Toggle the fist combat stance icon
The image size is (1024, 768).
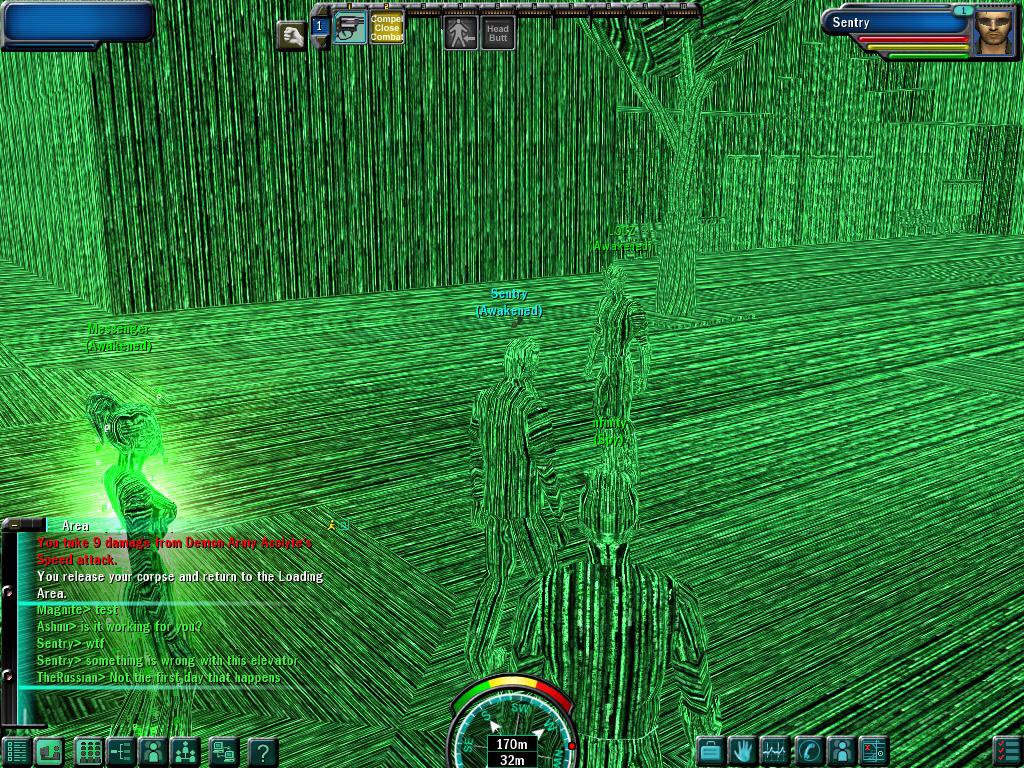pyautogui.click(x=291, y=36)
